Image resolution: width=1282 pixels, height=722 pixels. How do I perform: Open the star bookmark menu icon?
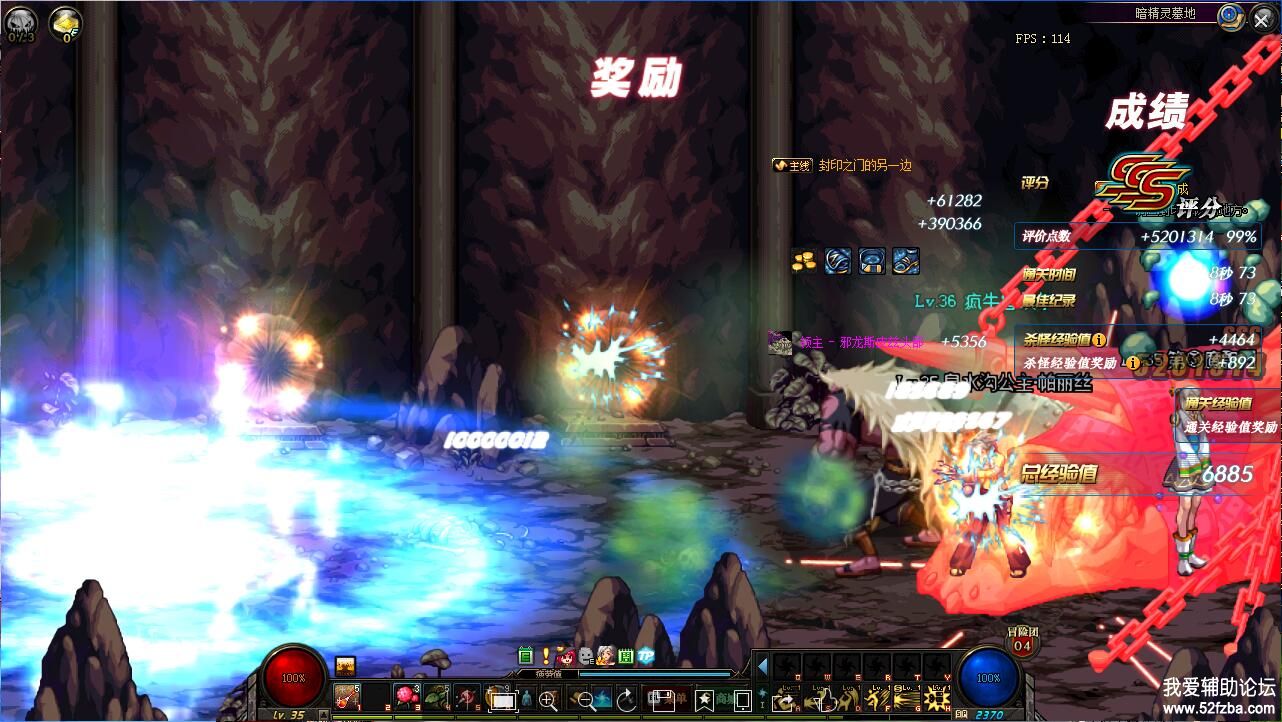point(704,699)
